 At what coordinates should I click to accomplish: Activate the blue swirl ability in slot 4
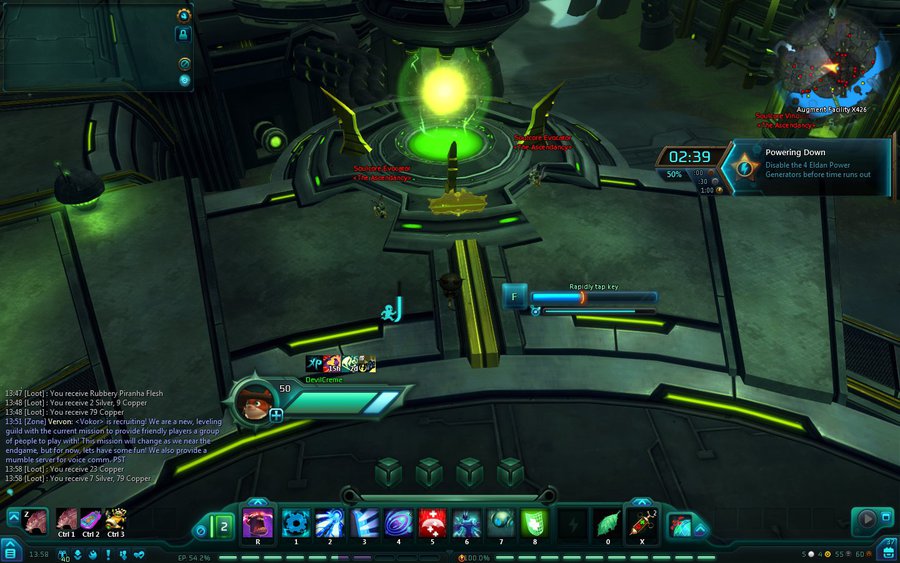pos(397,523)
